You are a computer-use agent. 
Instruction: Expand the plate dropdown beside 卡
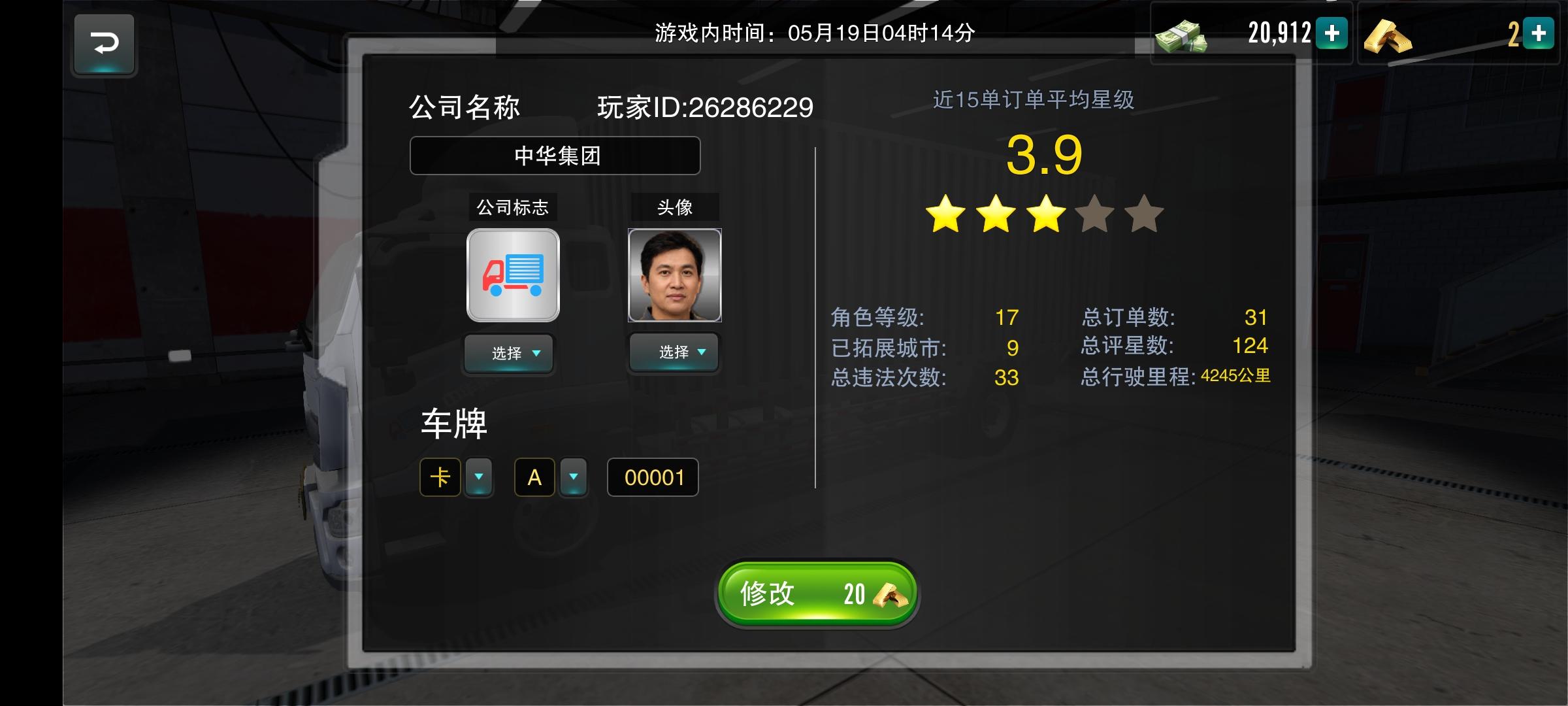[x=479, y=477]
